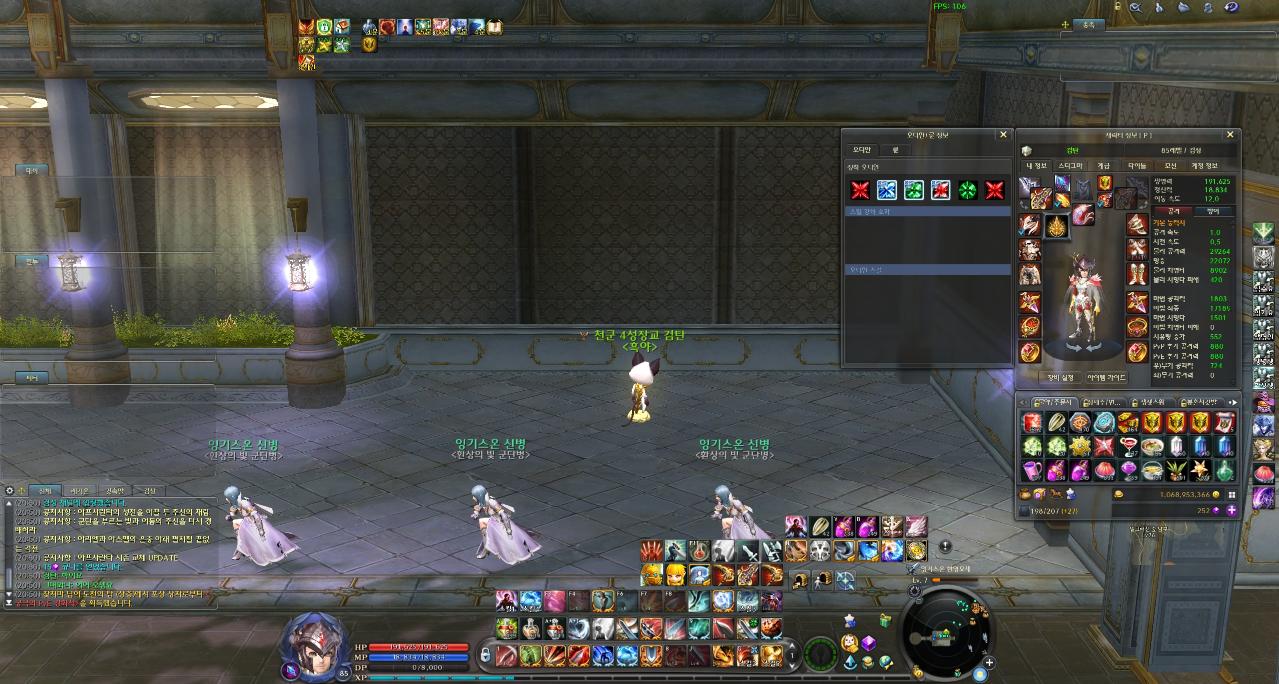Open the Item Guide button
The image size is (1279, 684).
click(x=1103, y=377)
